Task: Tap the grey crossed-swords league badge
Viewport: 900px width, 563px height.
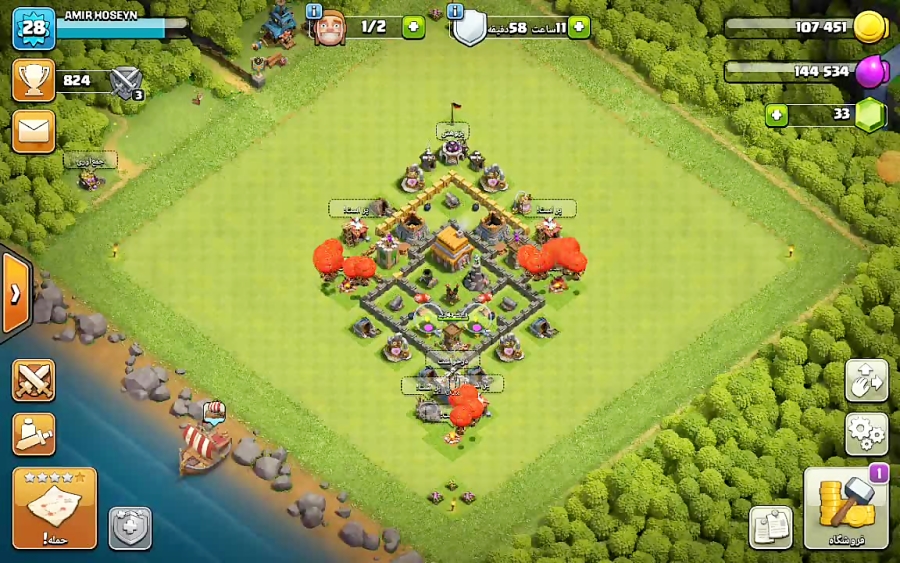Action: coord(126,81)
